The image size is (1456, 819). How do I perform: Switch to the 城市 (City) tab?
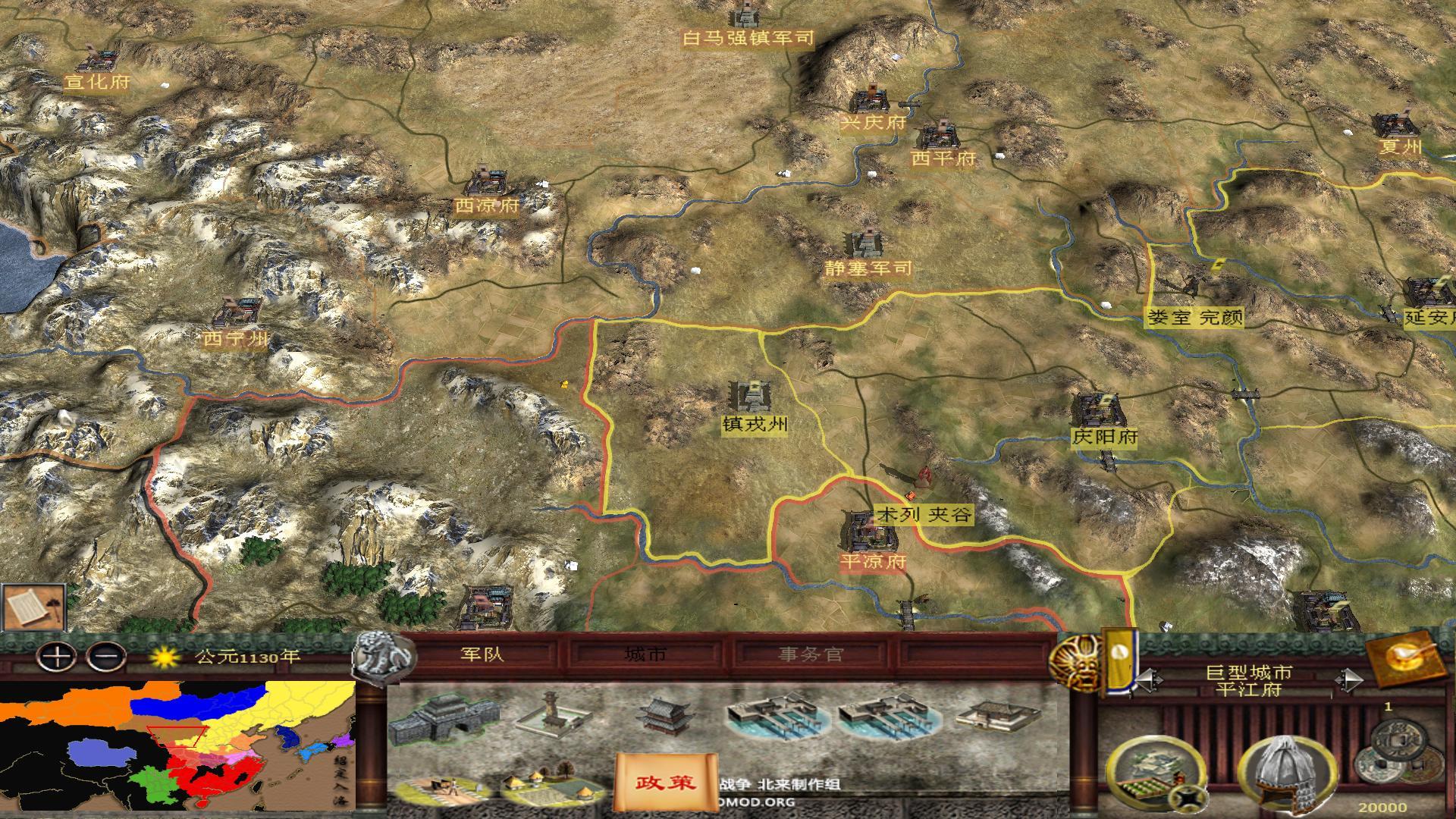(645, 654)
